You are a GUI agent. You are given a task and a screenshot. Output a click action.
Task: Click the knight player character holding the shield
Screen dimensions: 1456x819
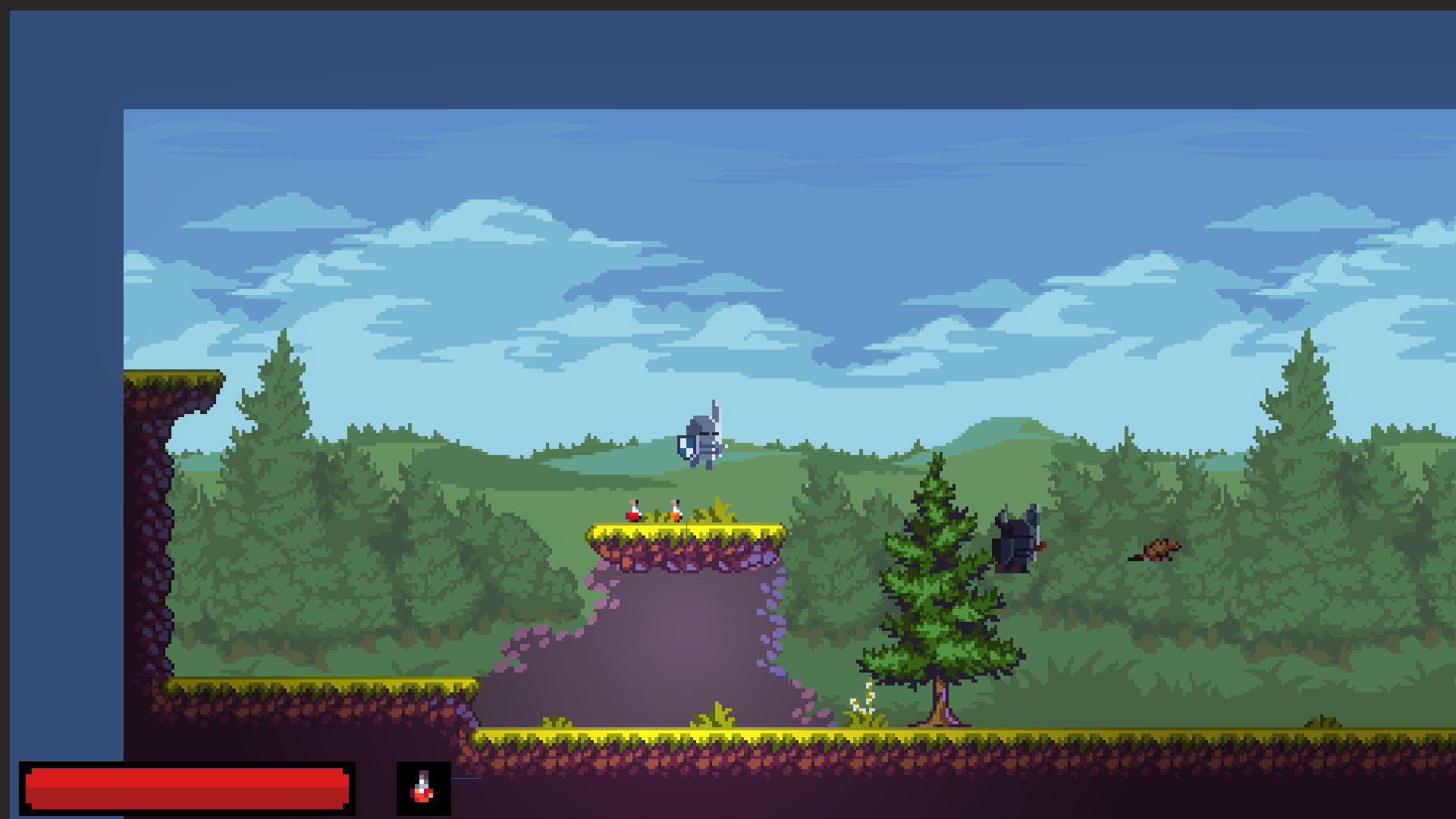705,440
